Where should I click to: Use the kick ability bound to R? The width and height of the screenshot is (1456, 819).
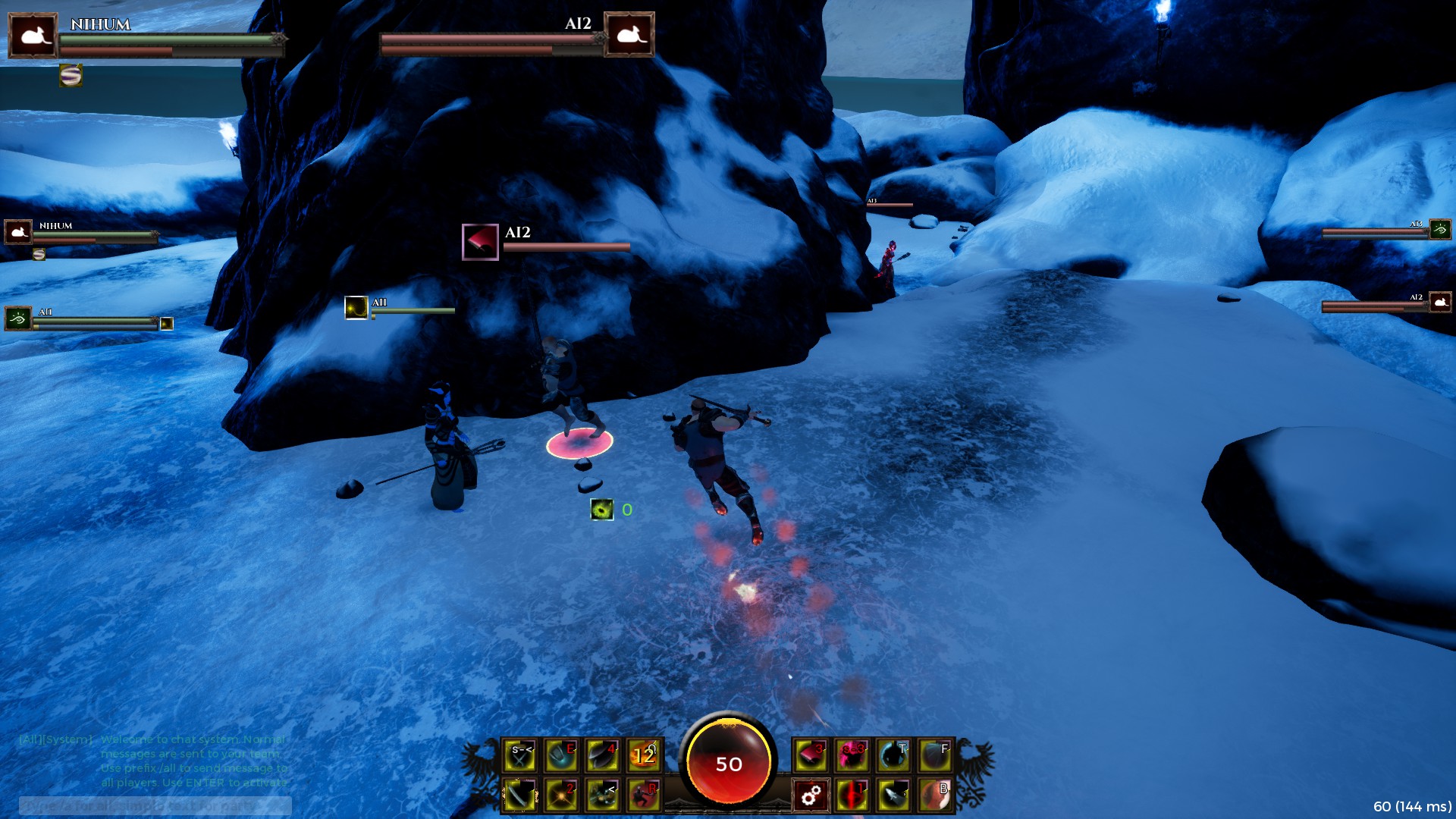pos(642,795)
